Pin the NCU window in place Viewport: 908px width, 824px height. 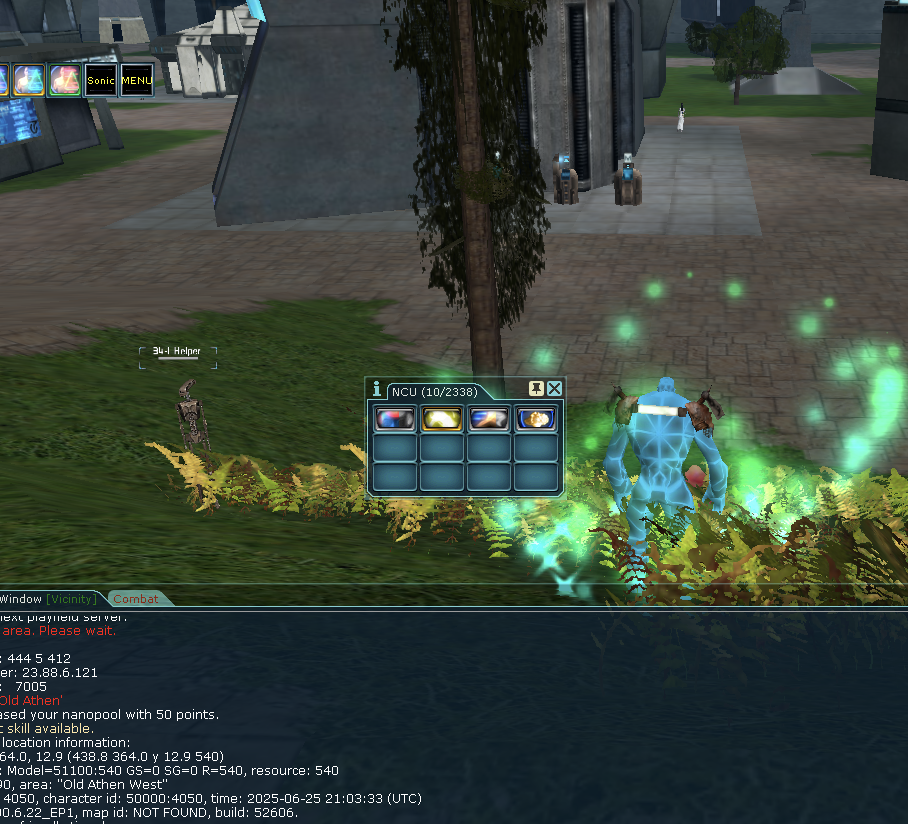[x=536, y=389]
